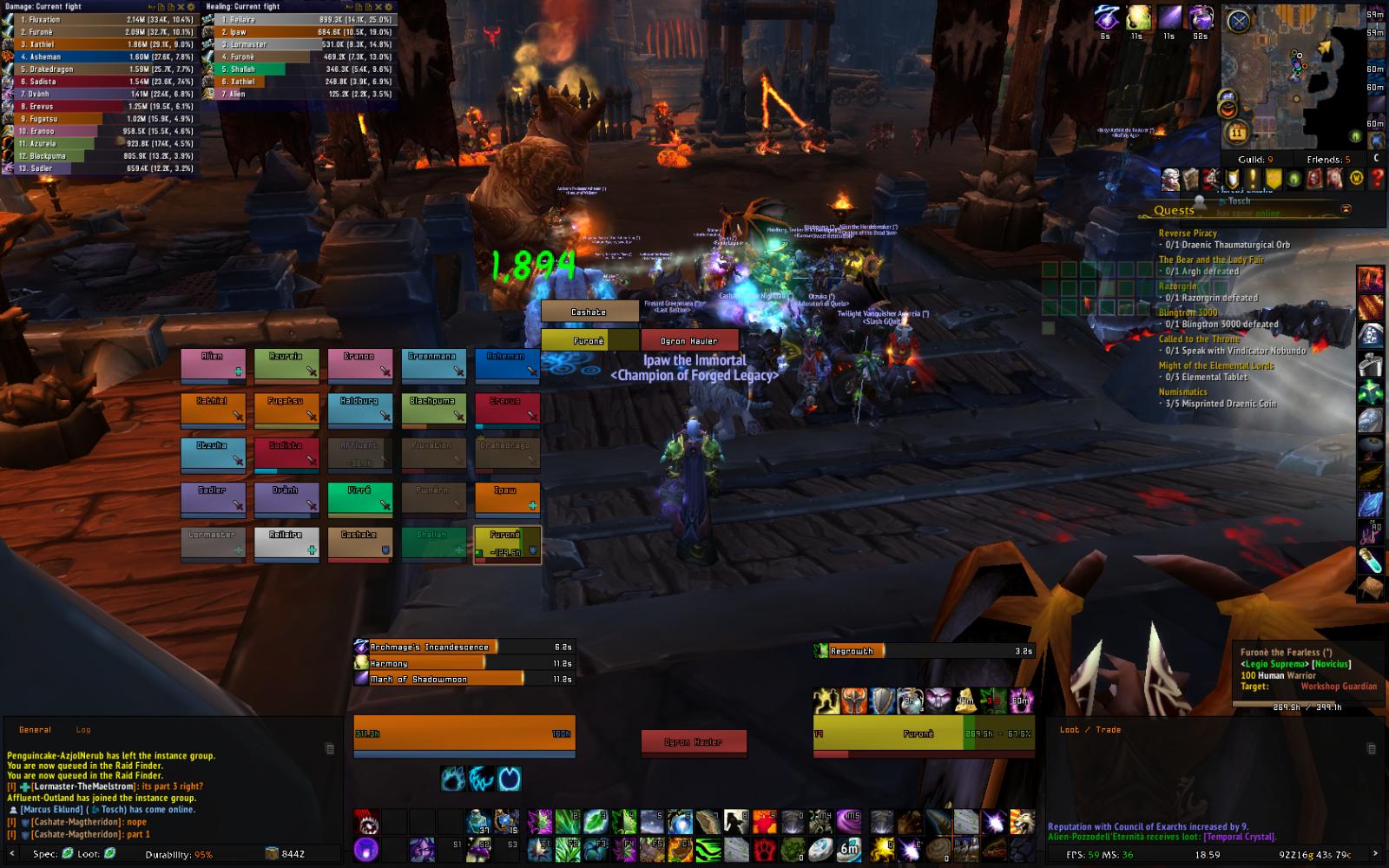The height and width of the screenshot is (868, 1389).
Task: Click the Ogron Hauler target frame
Action: click(690, 340)
